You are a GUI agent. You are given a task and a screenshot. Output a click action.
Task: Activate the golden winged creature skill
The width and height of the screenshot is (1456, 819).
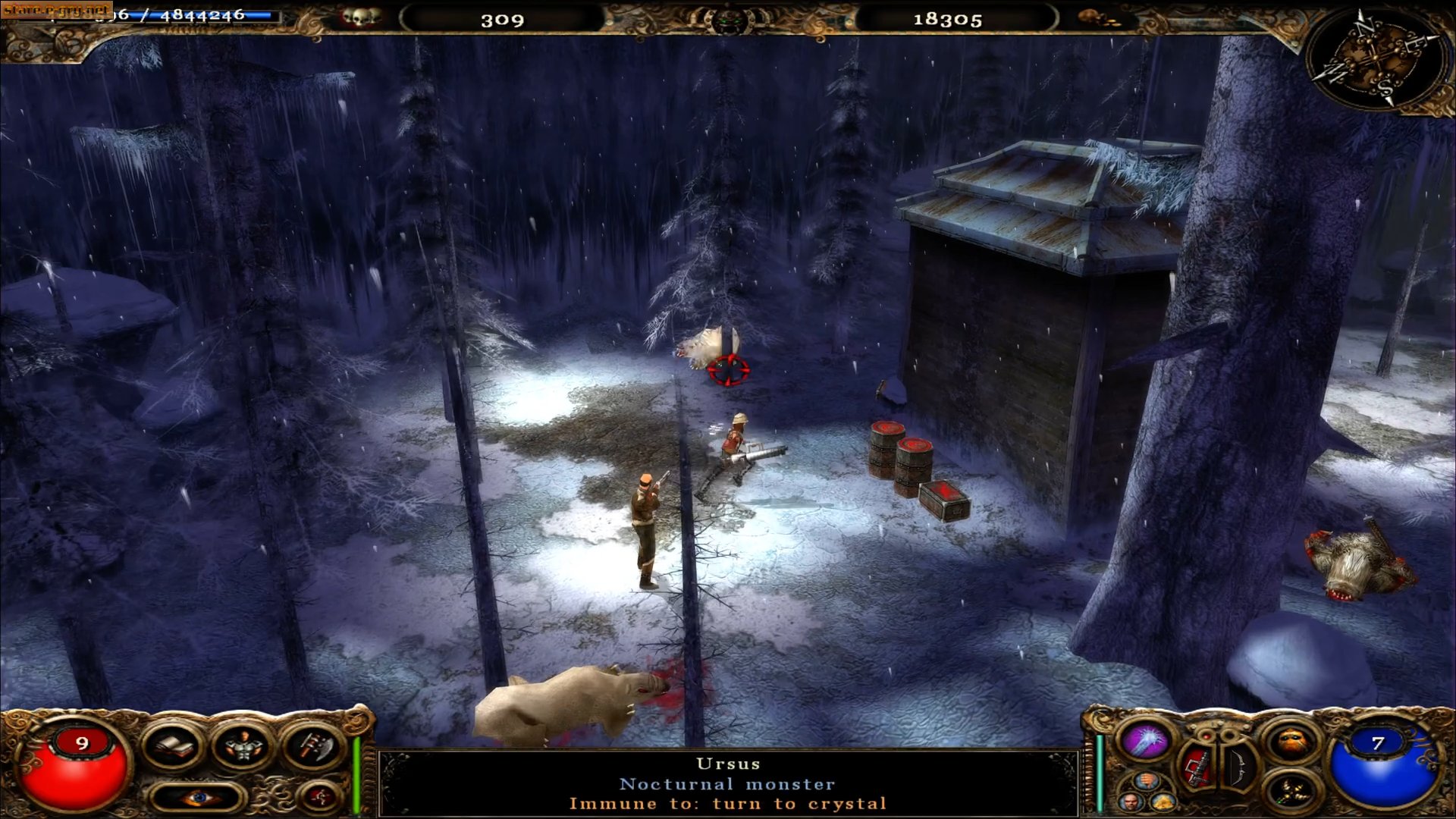[1290, 793]
